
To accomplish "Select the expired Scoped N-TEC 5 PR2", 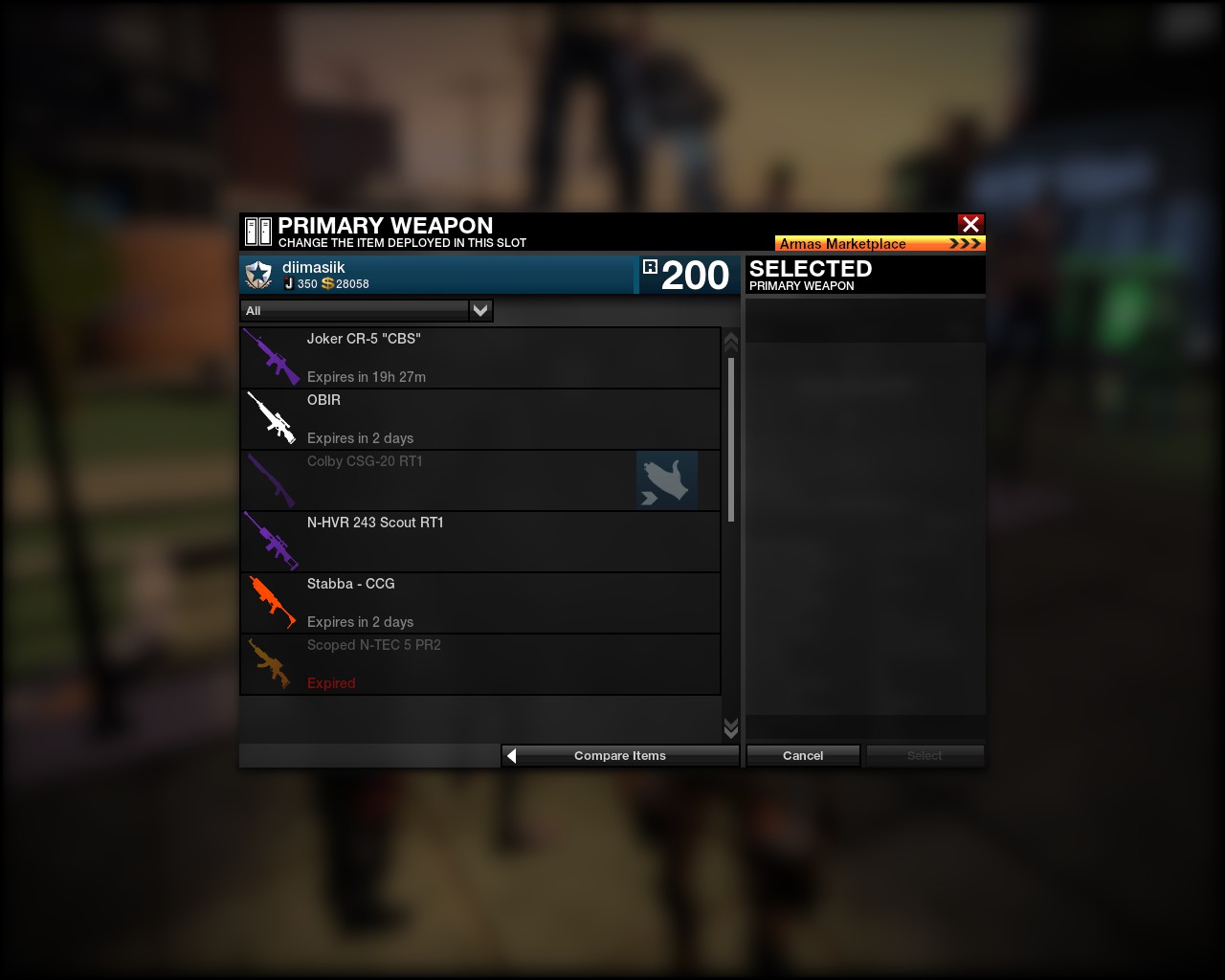I will coord(479,664).
